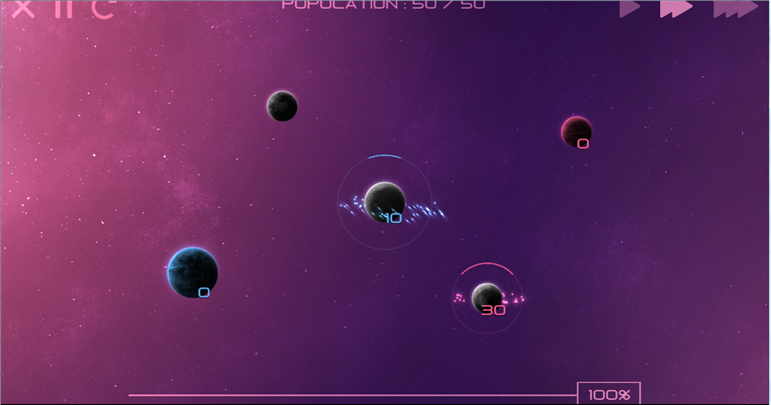
Task: Close the level with the X button
Action: [x=22, y=8]
